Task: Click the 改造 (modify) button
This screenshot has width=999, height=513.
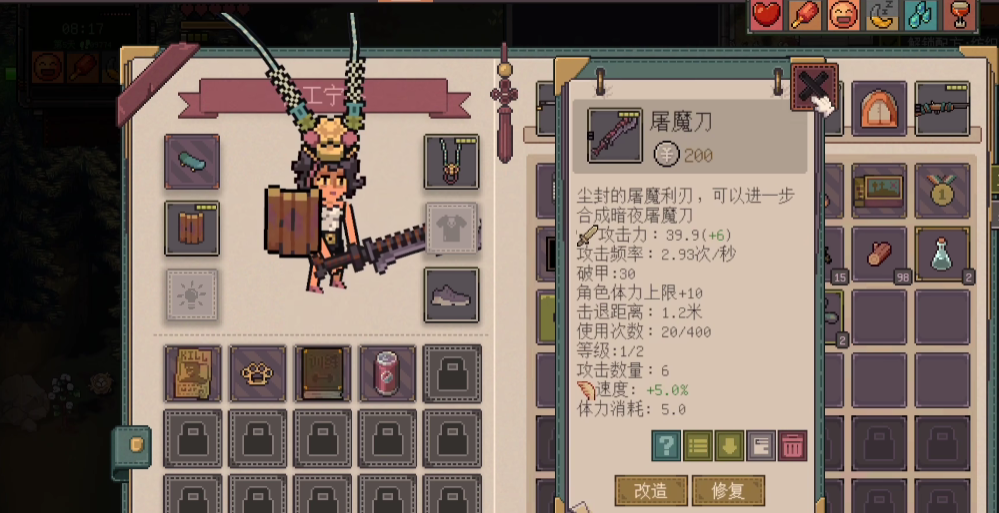Action: pos(649,490)
